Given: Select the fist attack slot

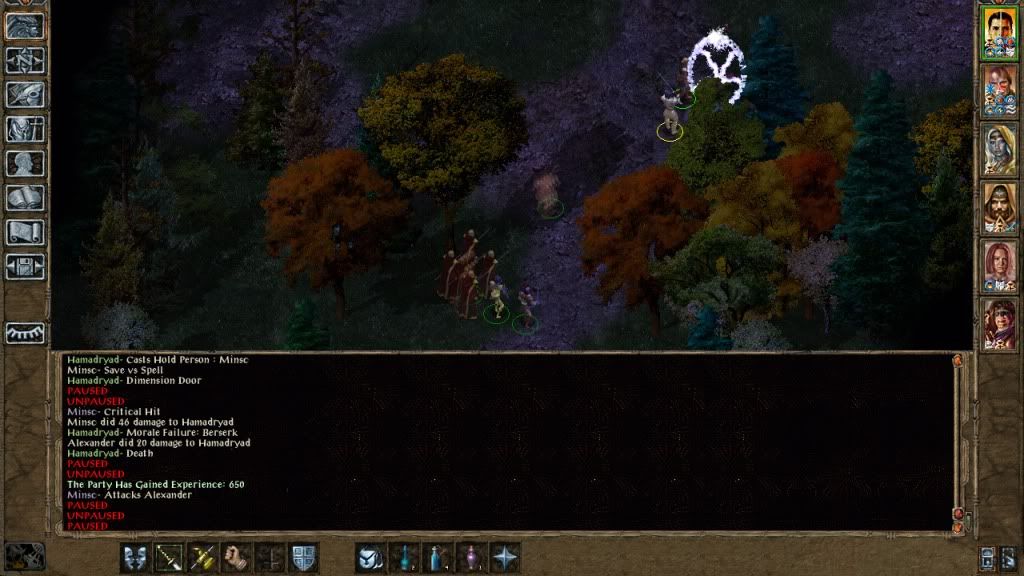Looking at the screenshot, I should click(237, 557).
